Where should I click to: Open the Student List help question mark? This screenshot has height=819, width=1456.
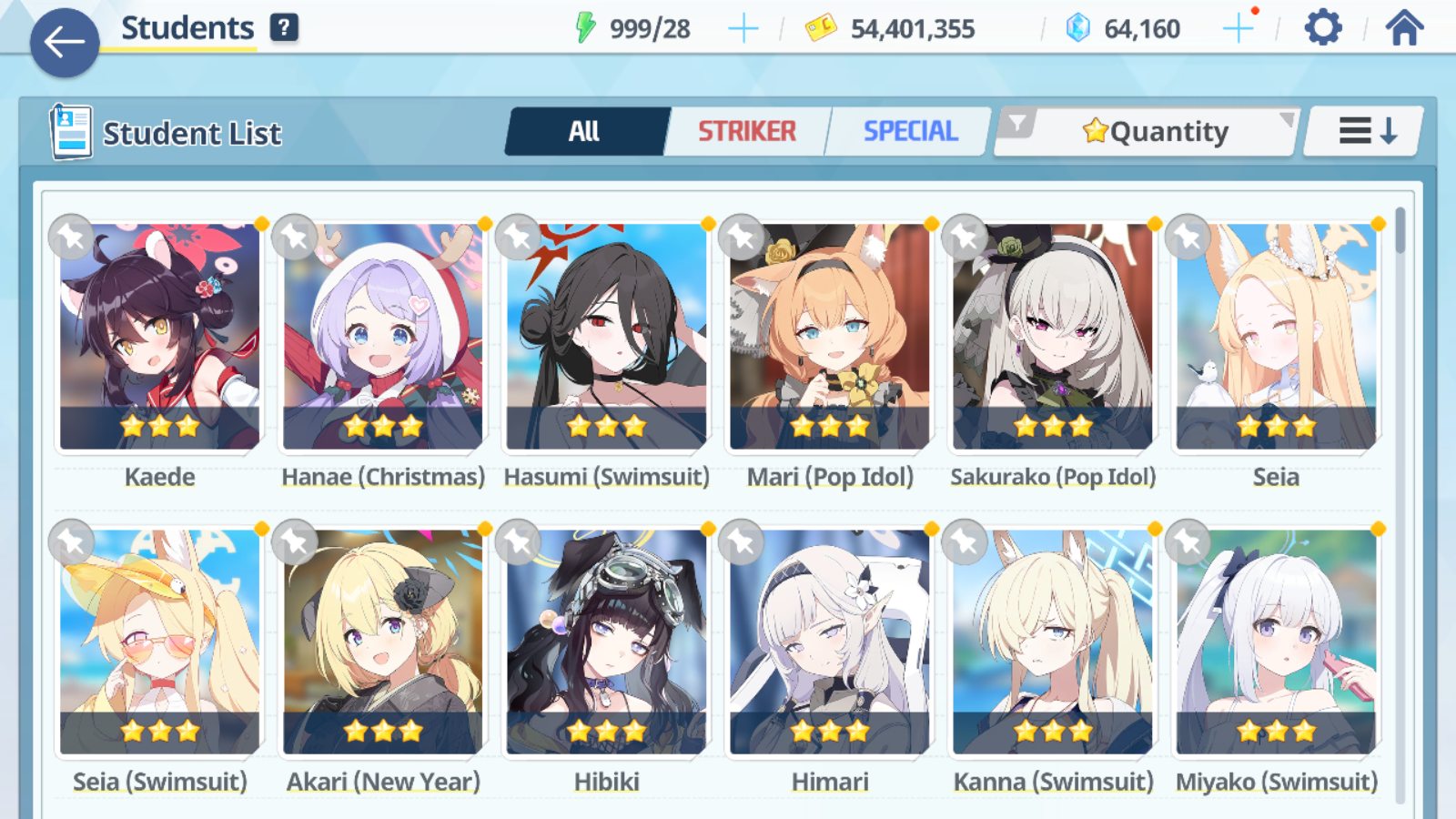pos(285,27)
